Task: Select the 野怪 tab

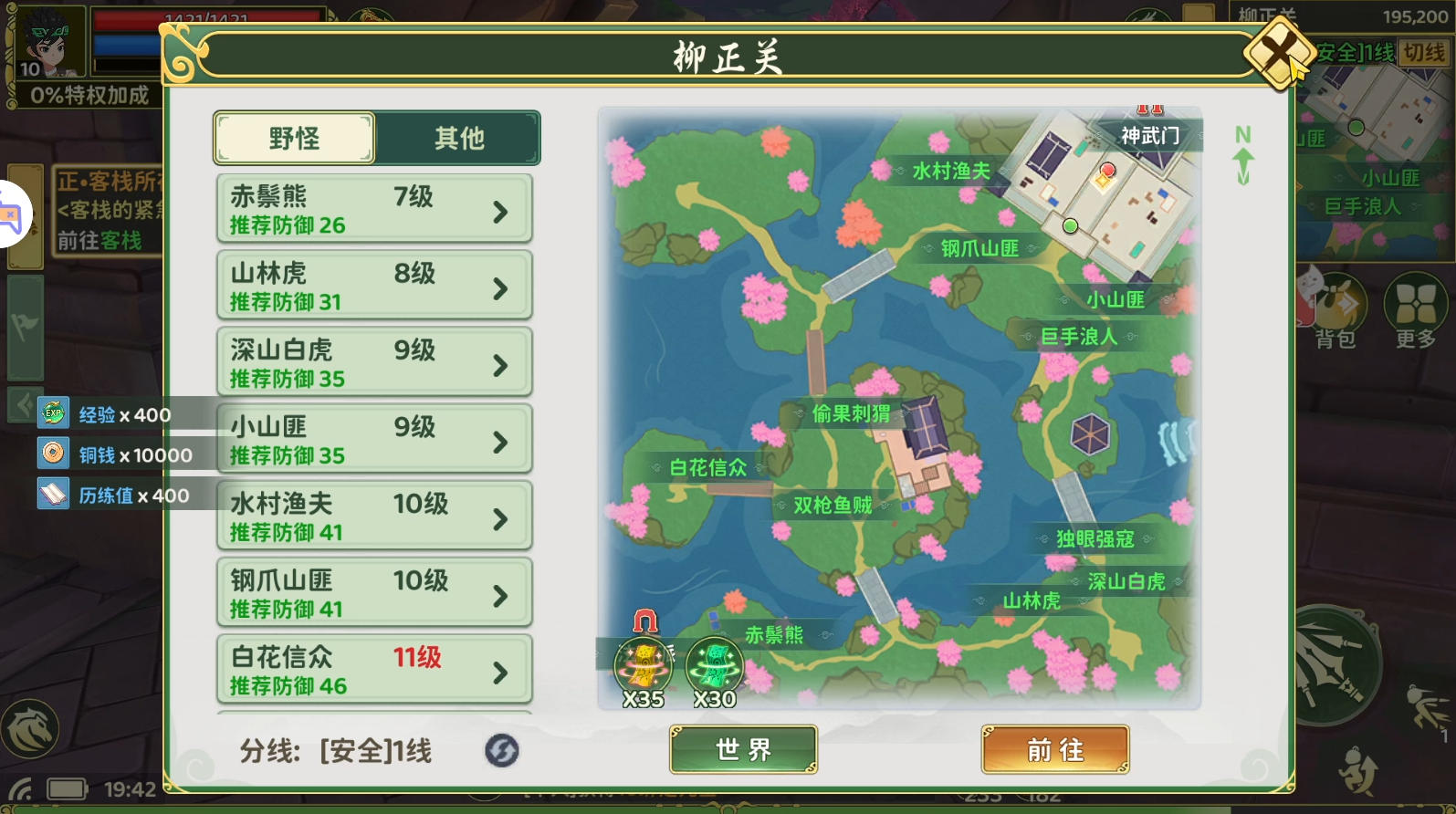Action: 294,138
